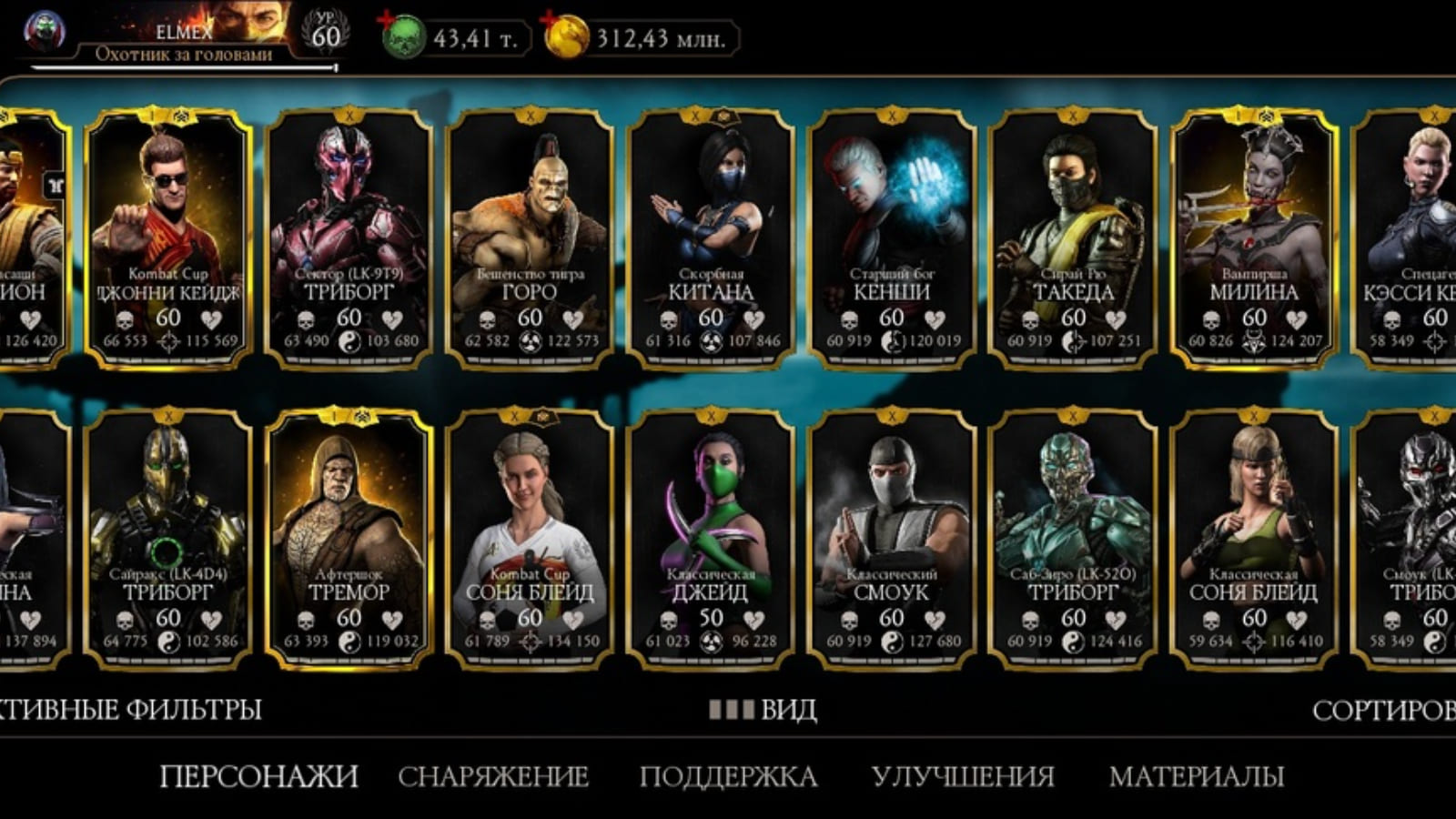Open the ПОДДЕРЖКА tab
Viewport: 1456px width, 819px height.
pos(728,776)
